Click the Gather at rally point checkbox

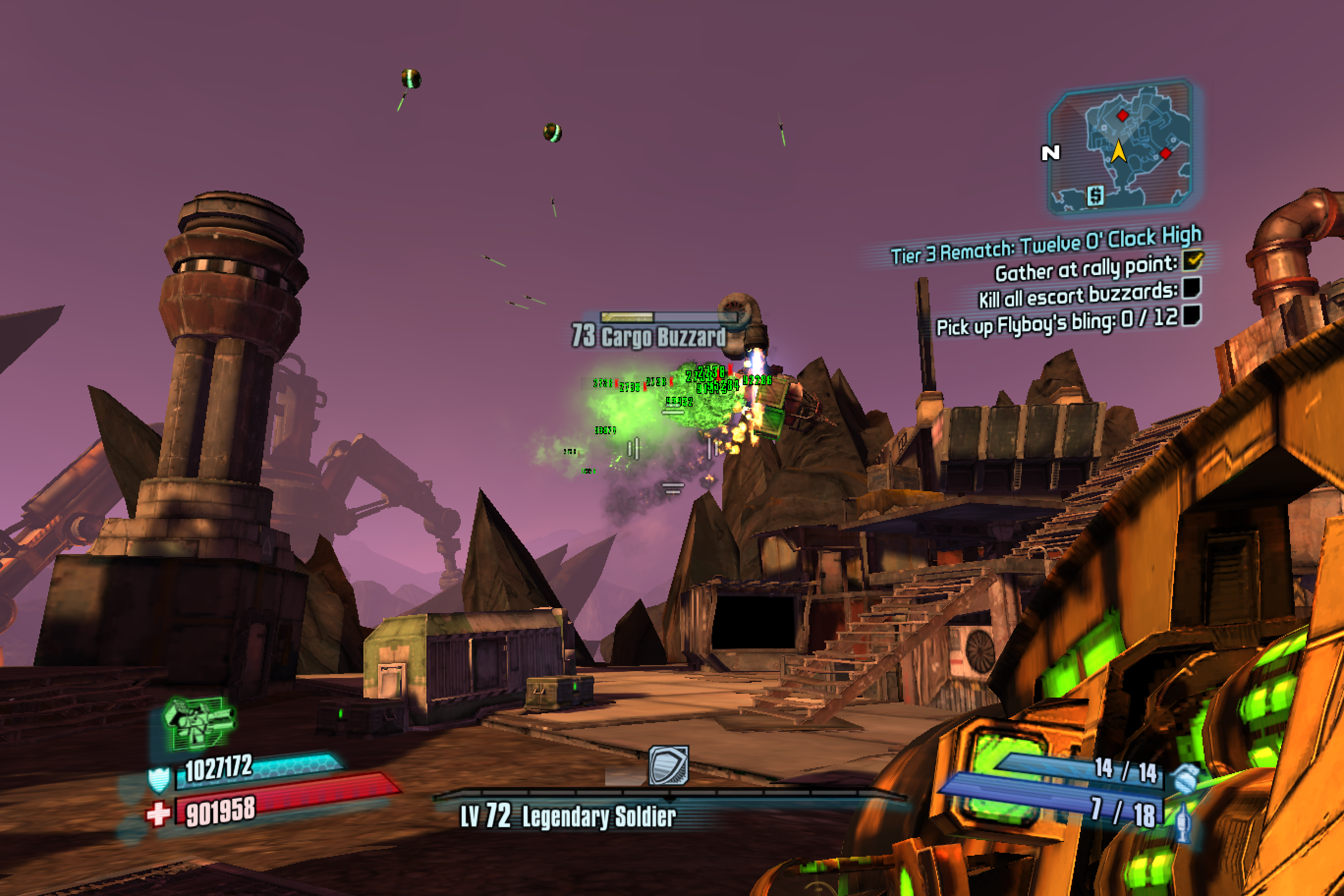[x=1193, y=260]
